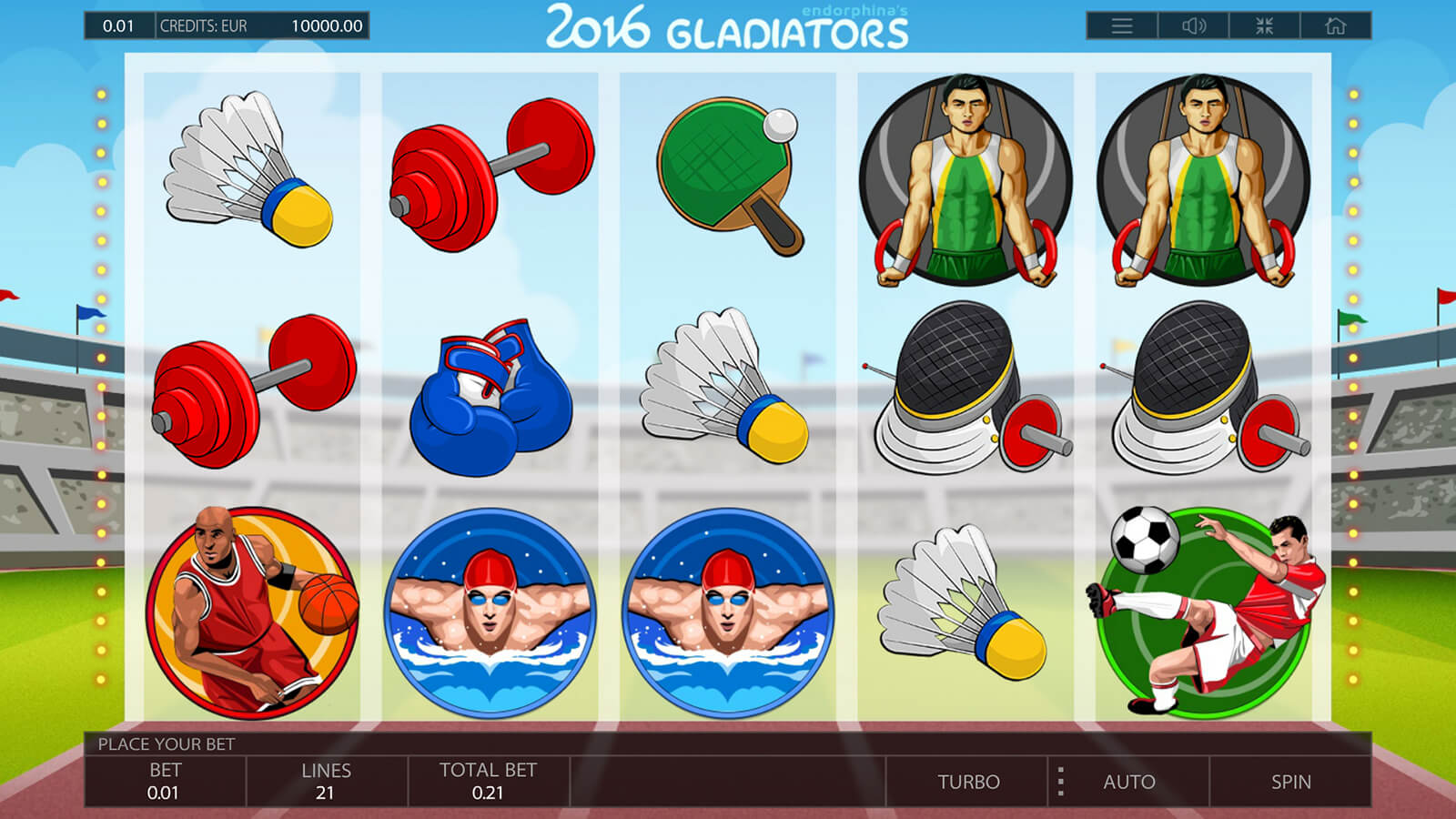Viewport: 1456px width, 819px height.
Task: Toggle the sound speaker icon
Action: pos(1193,26)
